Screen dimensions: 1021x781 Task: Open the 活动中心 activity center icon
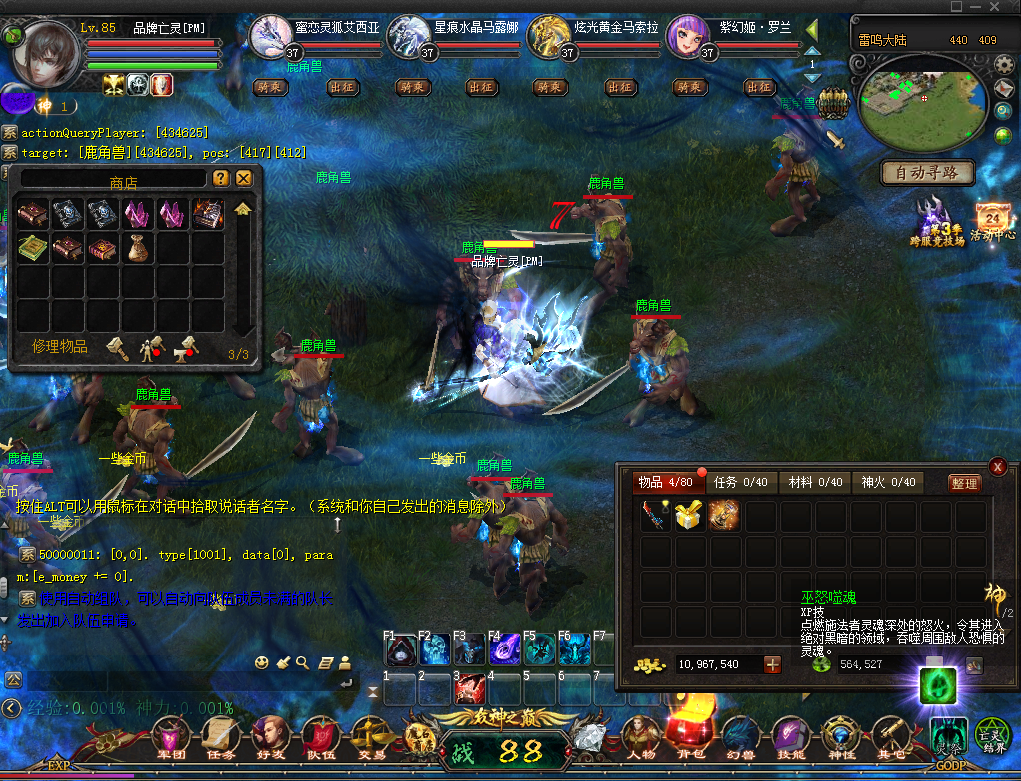pos(994,222)
